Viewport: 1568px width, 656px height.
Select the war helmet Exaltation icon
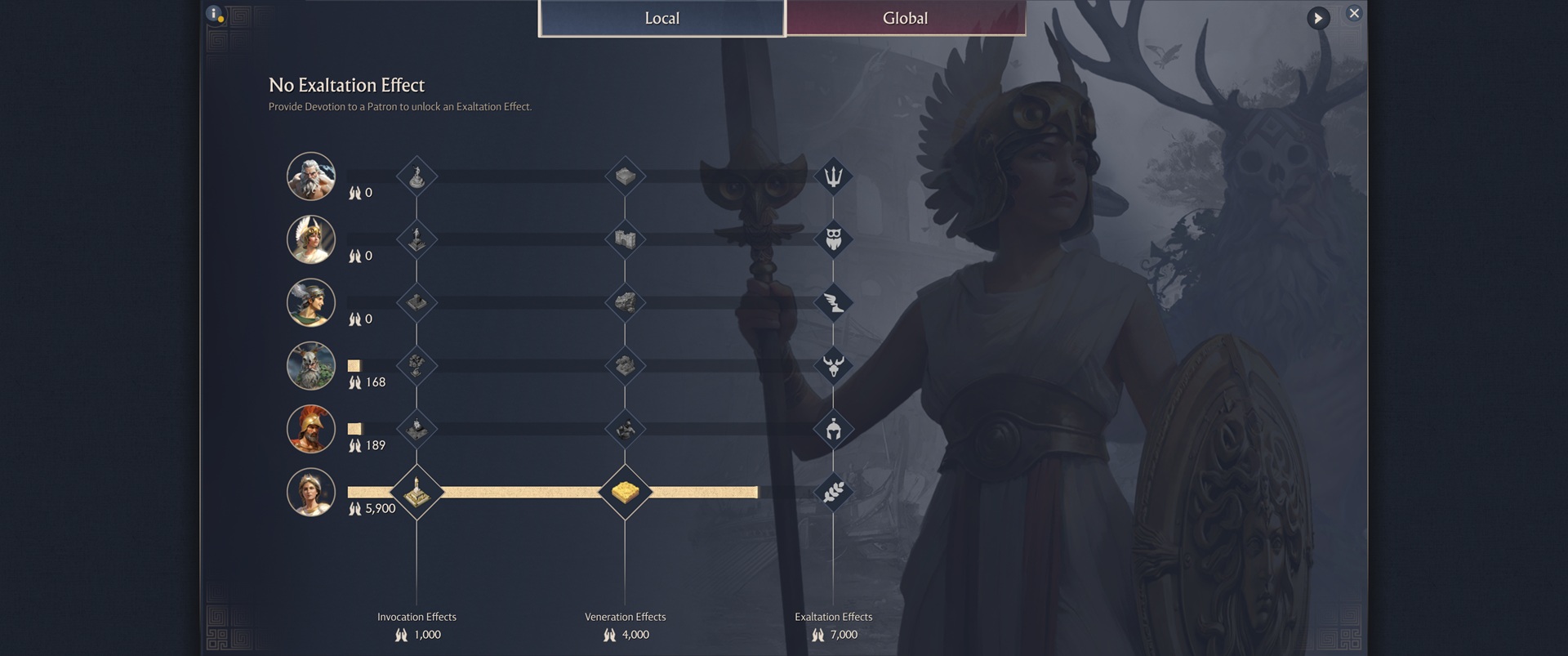pyautogui.click(x=834, y=429)
